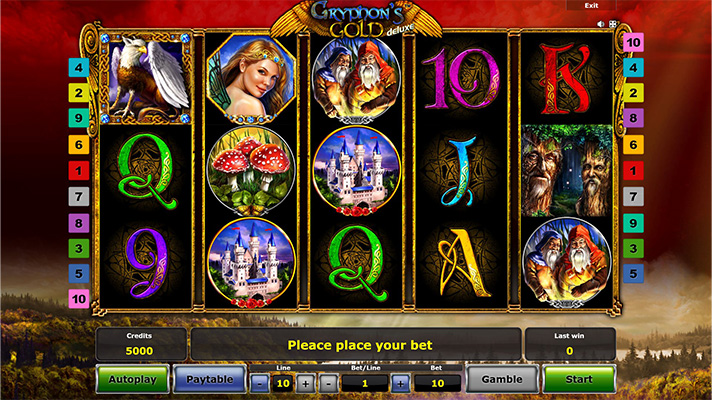Lower the Bet/Line amount
Image resolution: width=712 pixels, height=400 pixels.
329,383
